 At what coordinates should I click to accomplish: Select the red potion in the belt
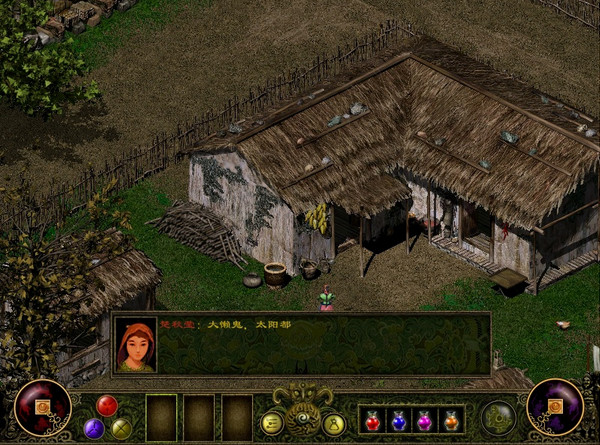tap(373, 420)
